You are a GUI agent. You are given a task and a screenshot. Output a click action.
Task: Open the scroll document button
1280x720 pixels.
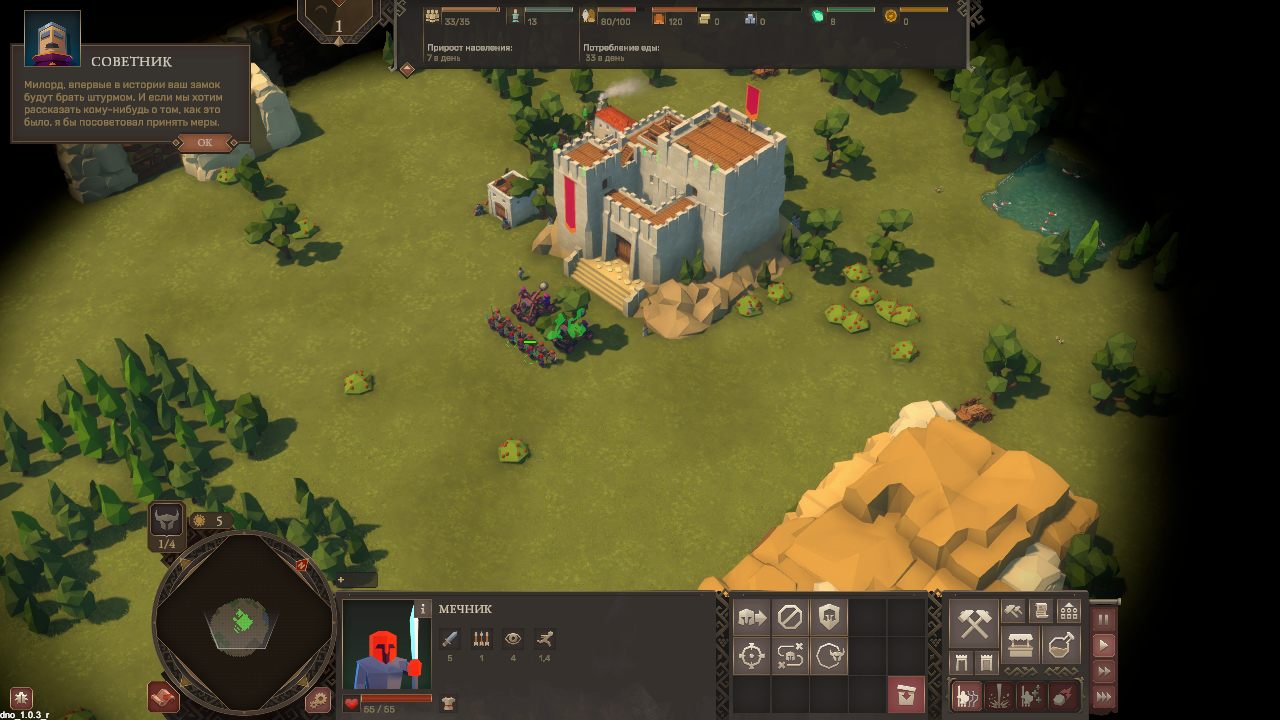(x=1041, y=610)
